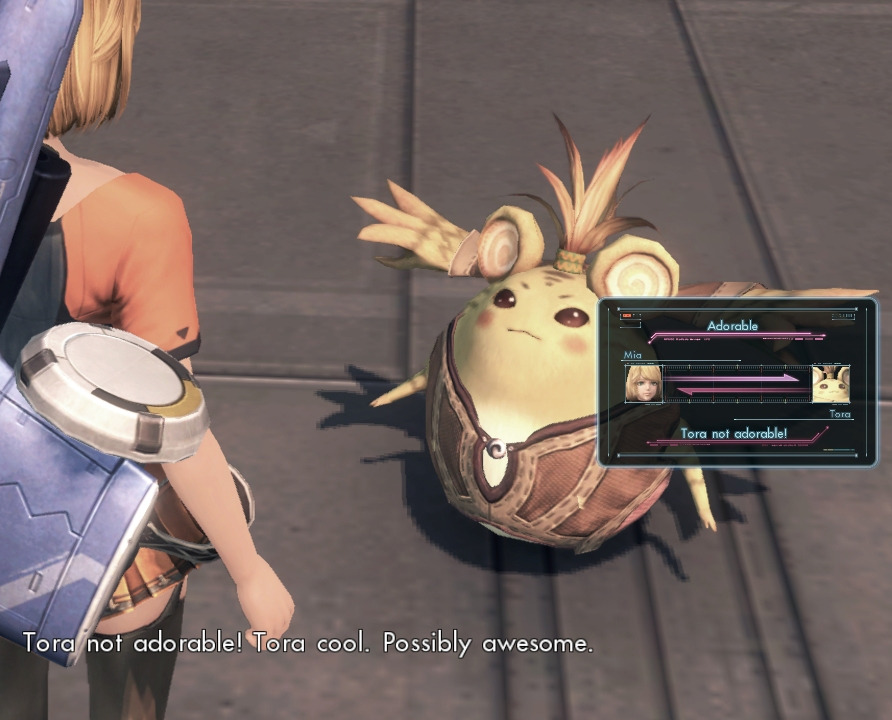Click the "Adorable" relationship label
Image resolution: width=892 pixels, height=720 pixels.
coord(732,326)
